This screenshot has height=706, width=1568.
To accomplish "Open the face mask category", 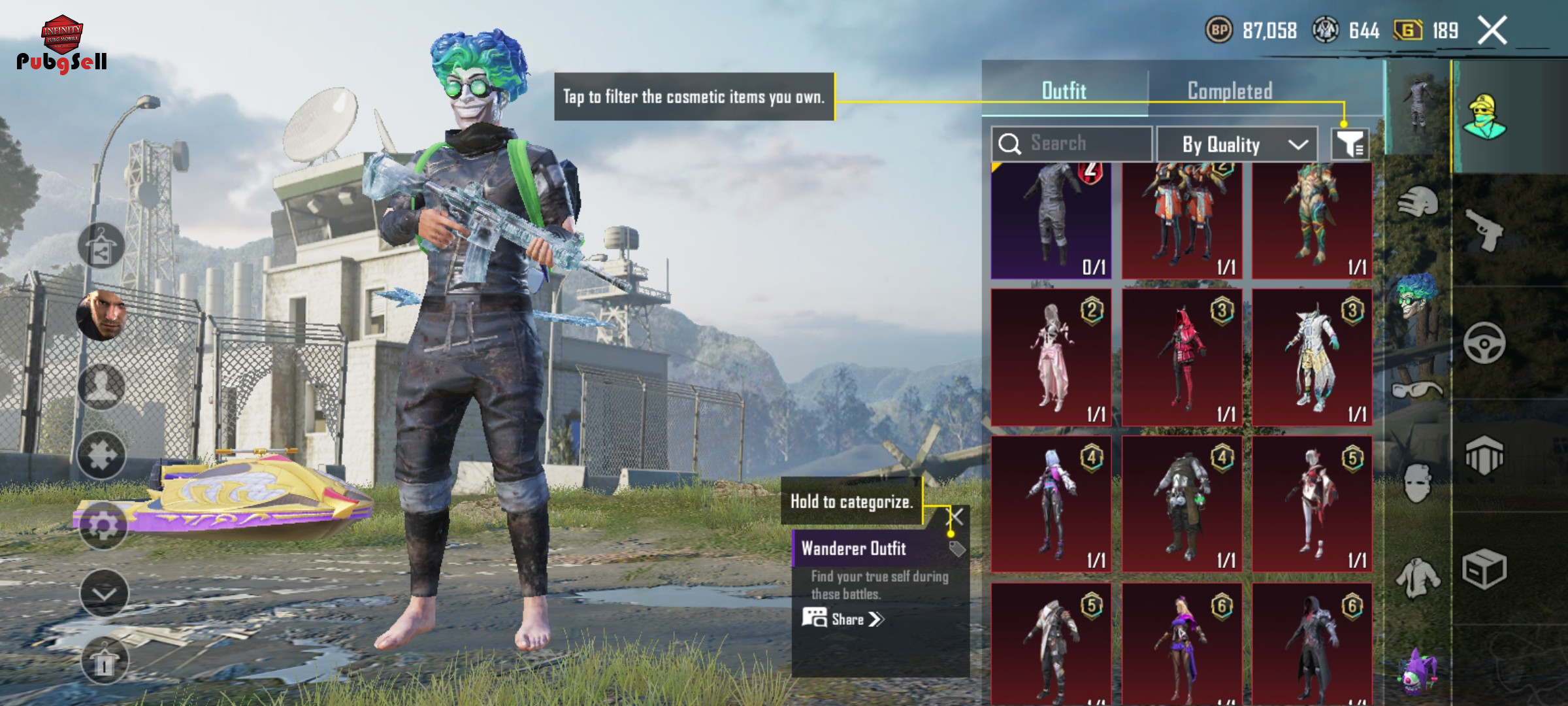I will click(x=1416, y=484).
